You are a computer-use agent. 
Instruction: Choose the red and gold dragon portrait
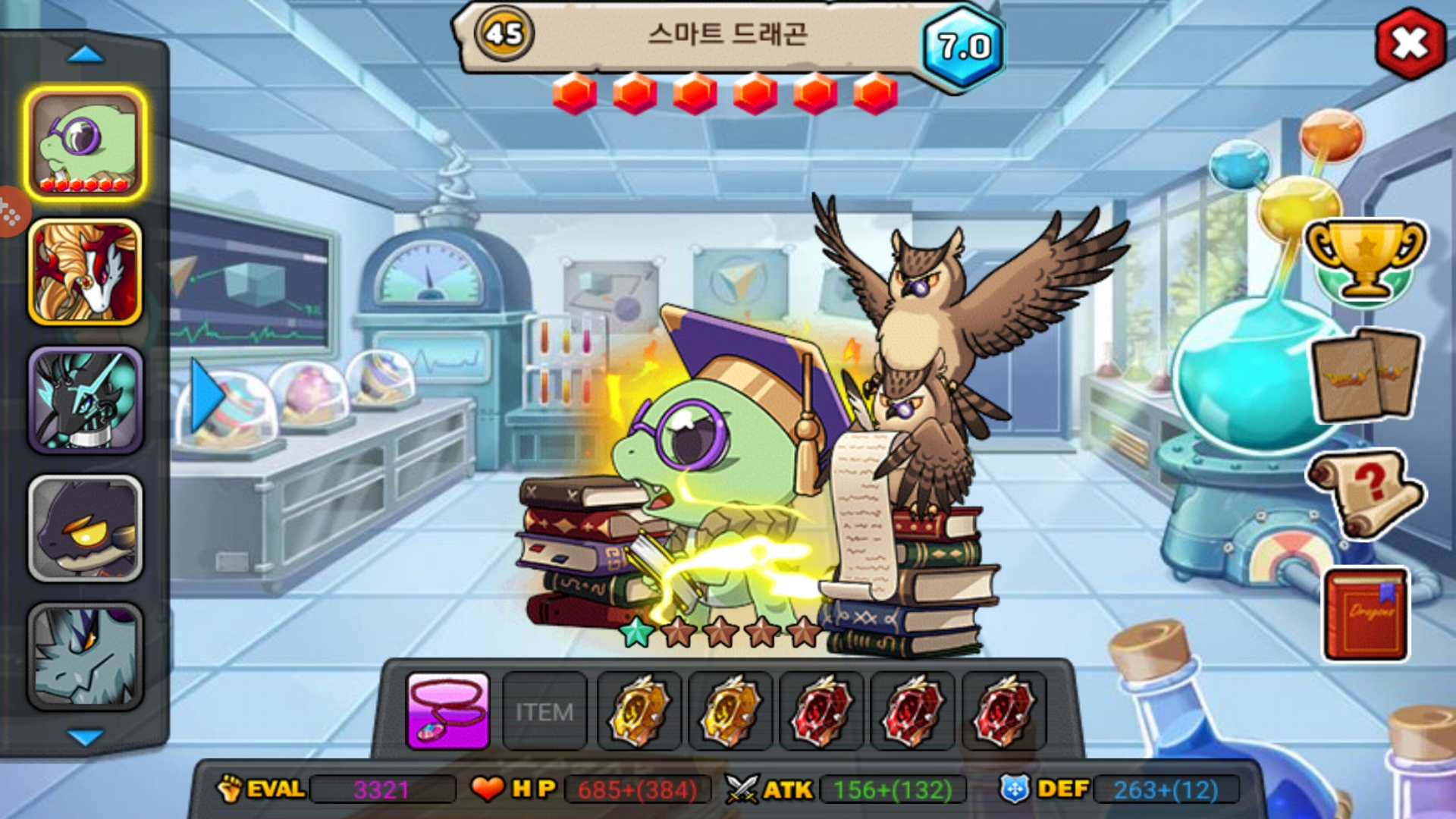click(86, 272)
